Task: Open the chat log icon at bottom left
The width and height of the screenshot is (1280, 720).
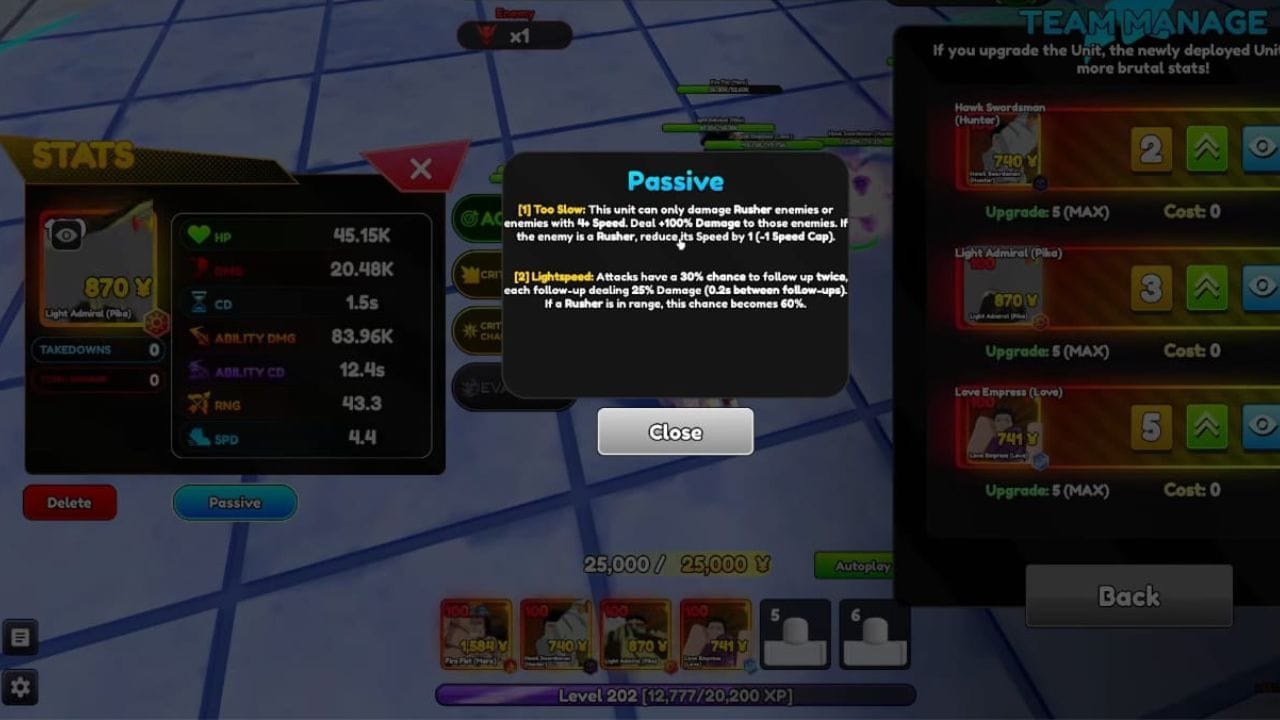Action: point(21,637)
